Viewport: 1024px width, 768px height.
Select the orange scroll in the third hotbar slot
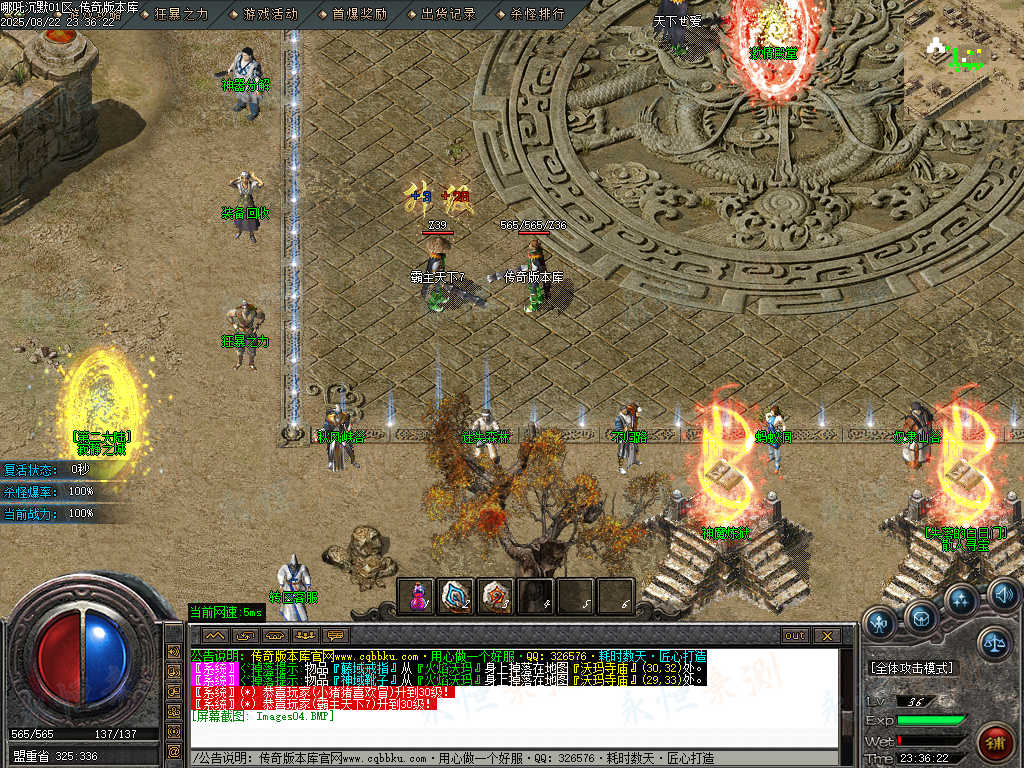pyautogui.click(x=496, y=596)
